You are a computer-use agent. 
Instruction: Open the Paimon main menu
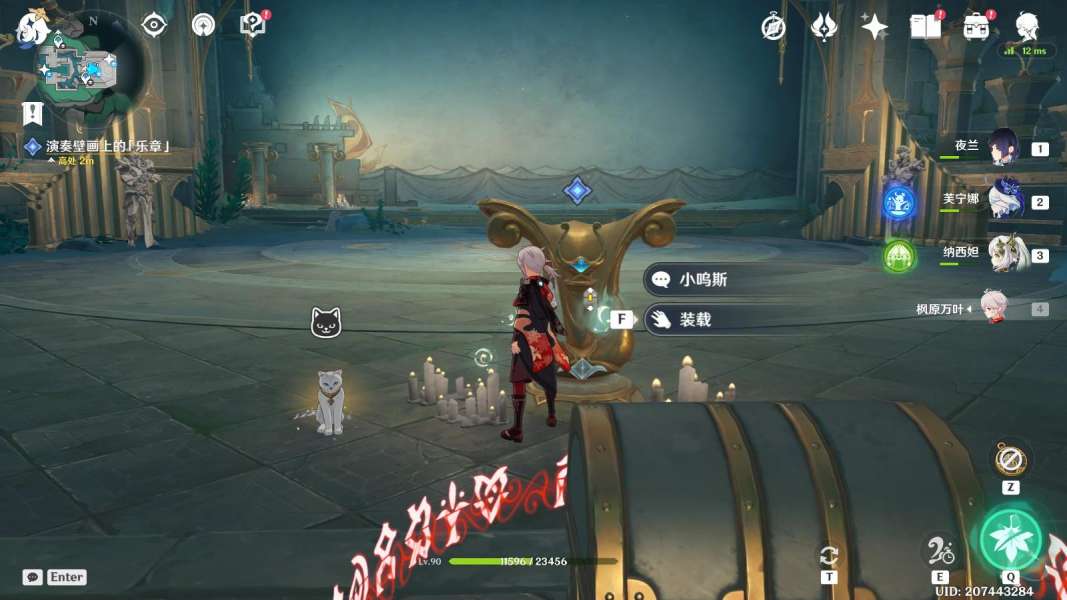click(32, 28)
